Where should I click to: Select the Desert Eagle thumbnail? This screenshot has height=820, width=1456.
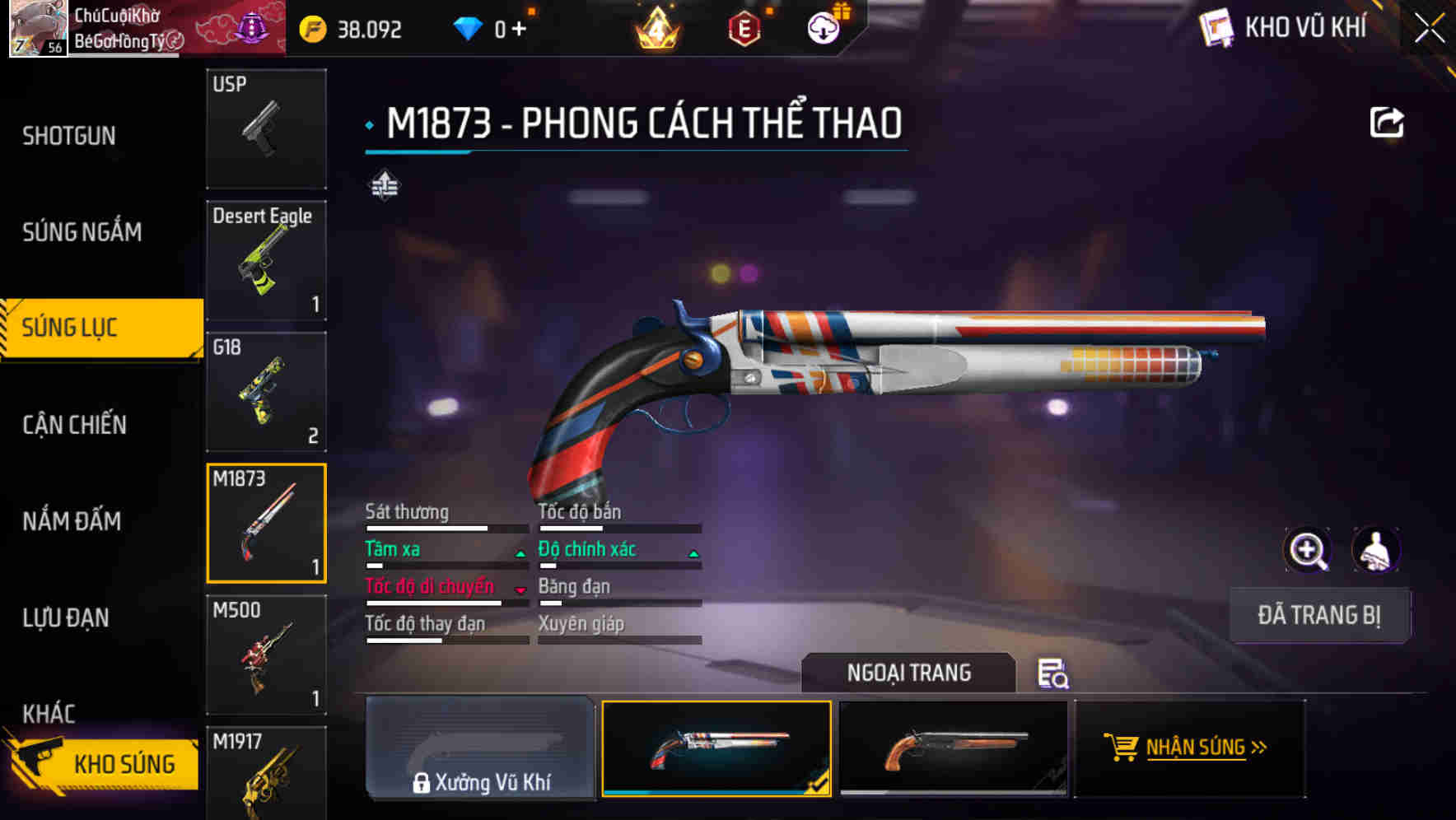266,260
